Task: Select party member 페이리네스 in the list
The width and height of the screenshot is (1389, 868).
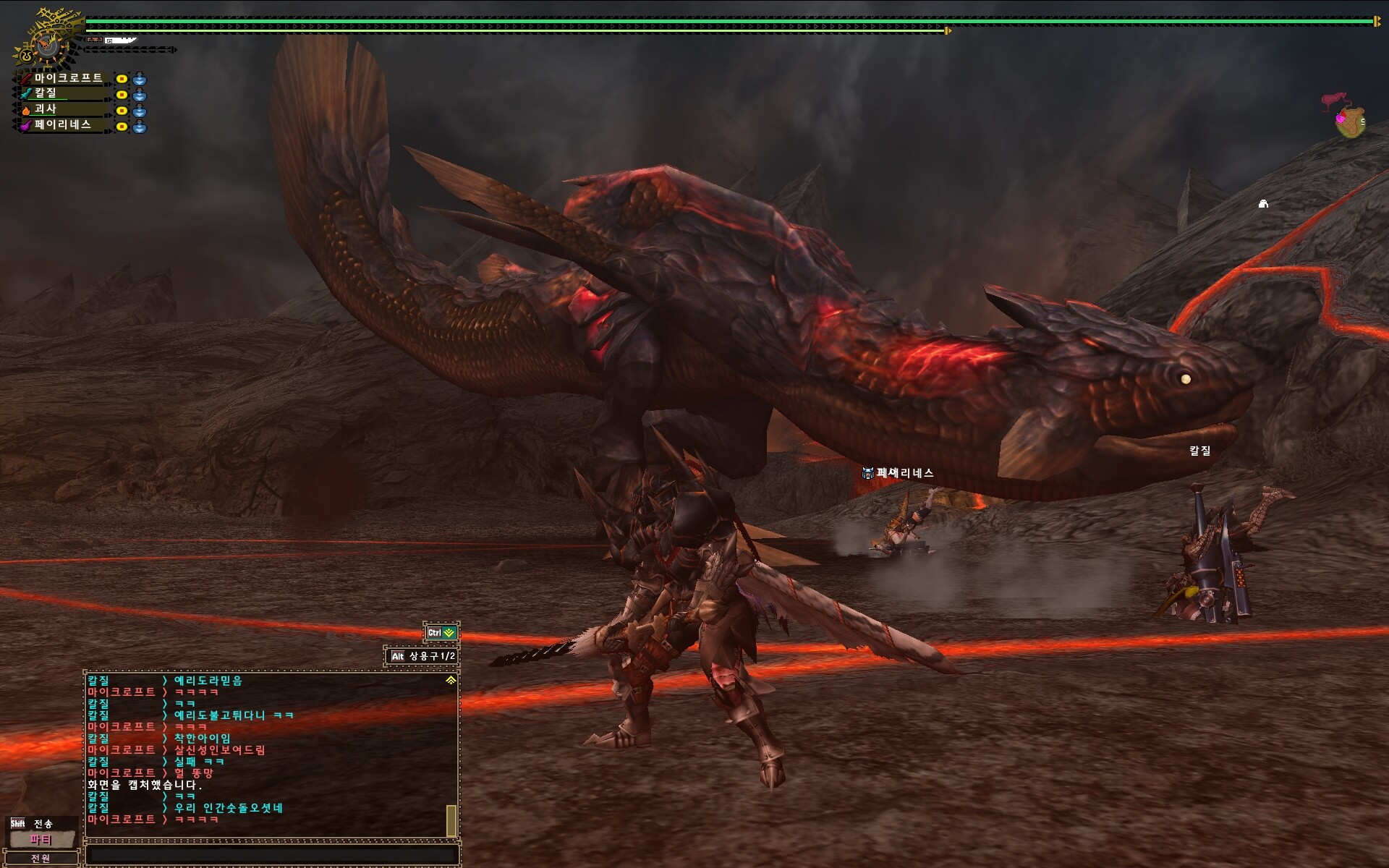Action: click(x=62, y=125)
